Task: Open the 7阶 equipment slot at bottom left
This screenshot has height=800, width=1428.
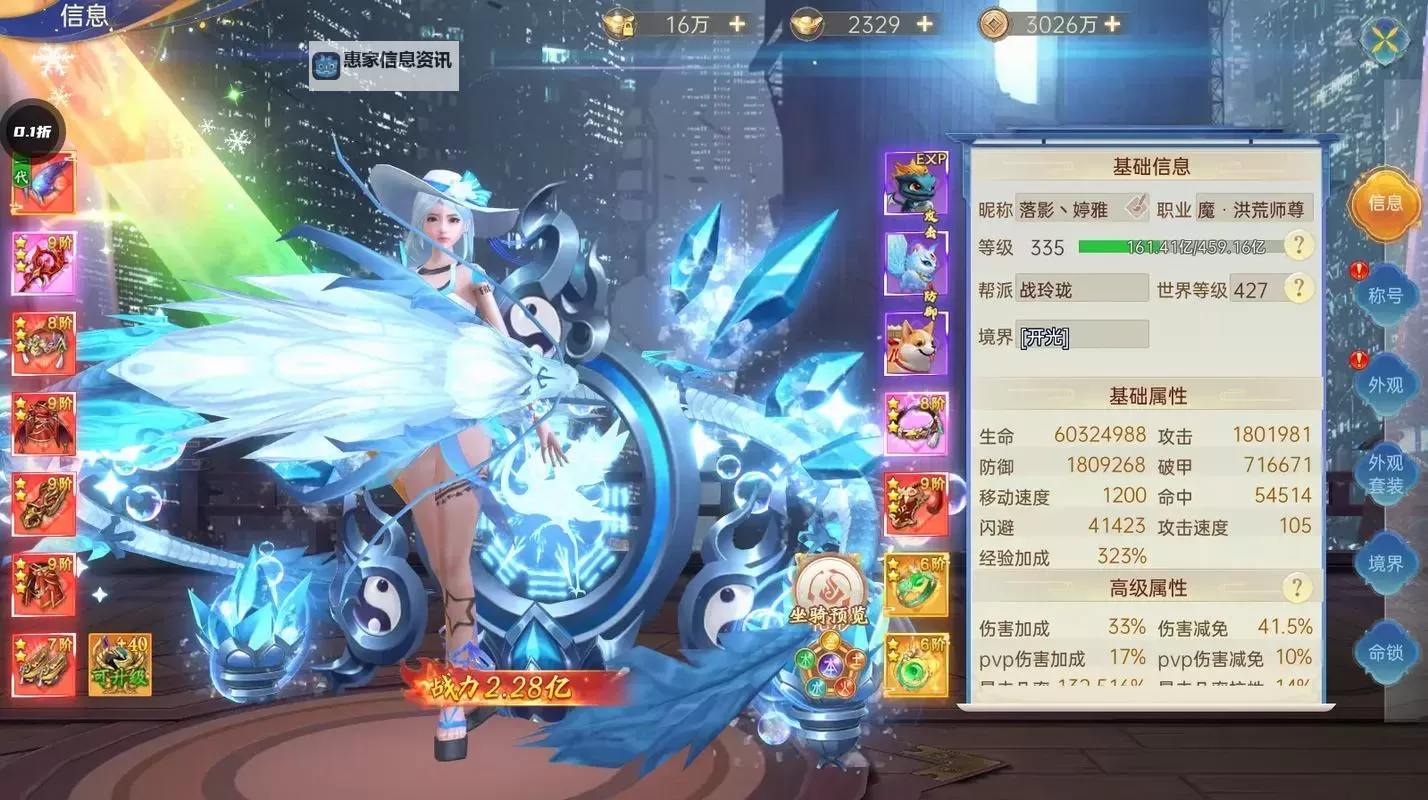Action: click(x=42, y=661)
